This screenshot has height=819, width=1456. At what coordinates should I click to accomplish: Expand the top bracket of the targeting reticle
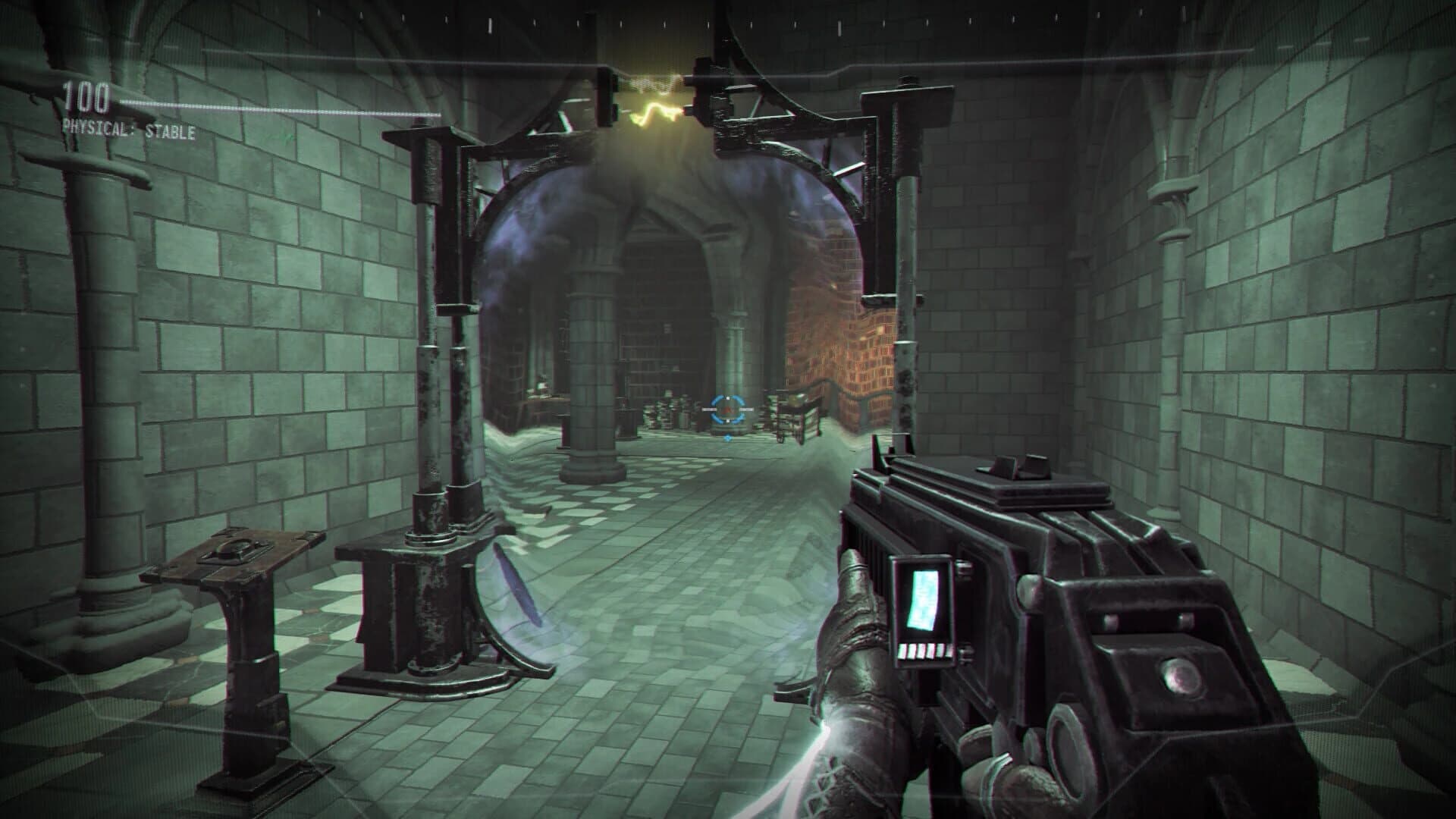pos(728,397)
